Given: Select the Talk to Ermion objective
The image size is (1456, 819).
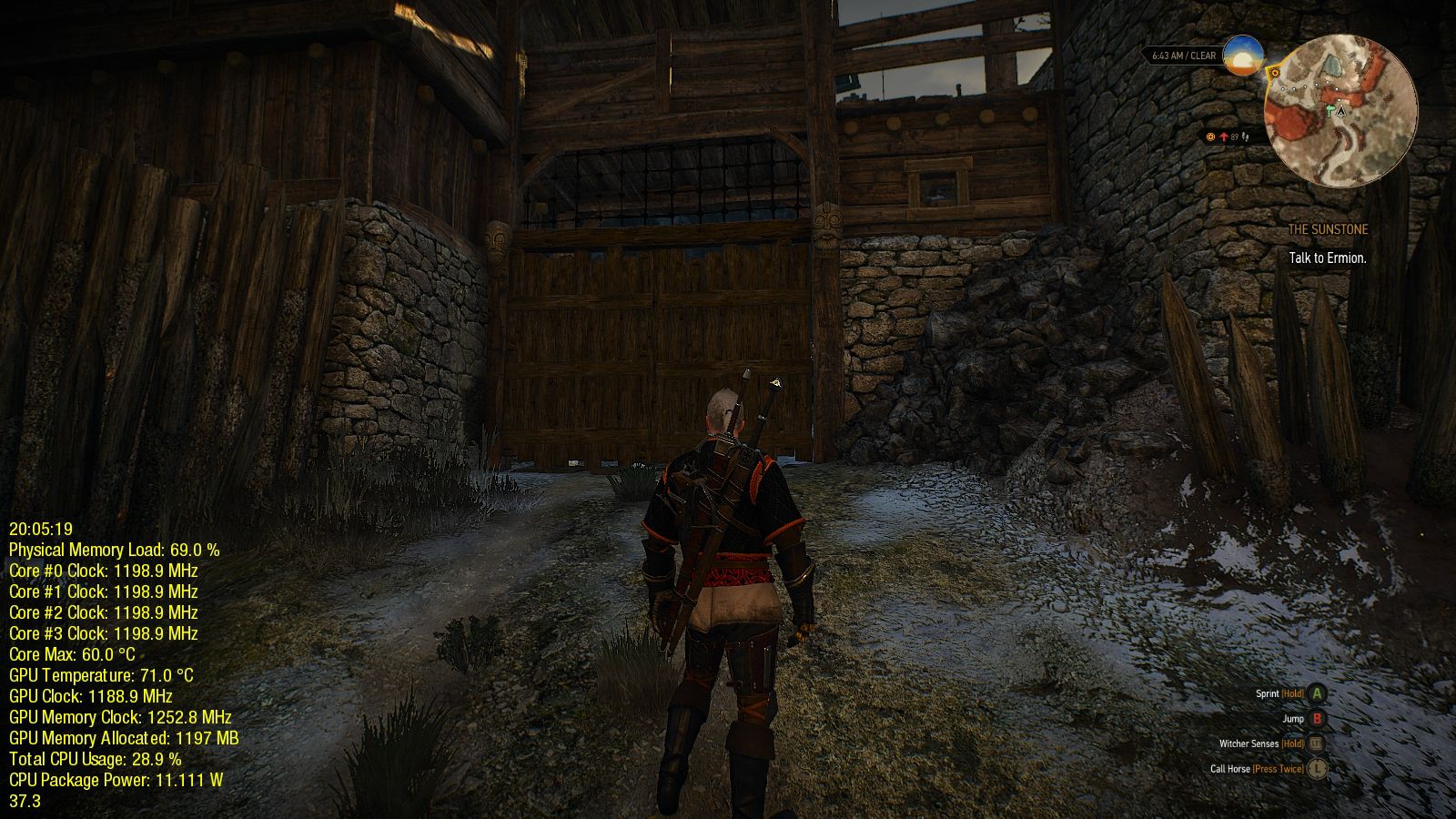Looking at the screenshot, I should [x=1328, y=258].
